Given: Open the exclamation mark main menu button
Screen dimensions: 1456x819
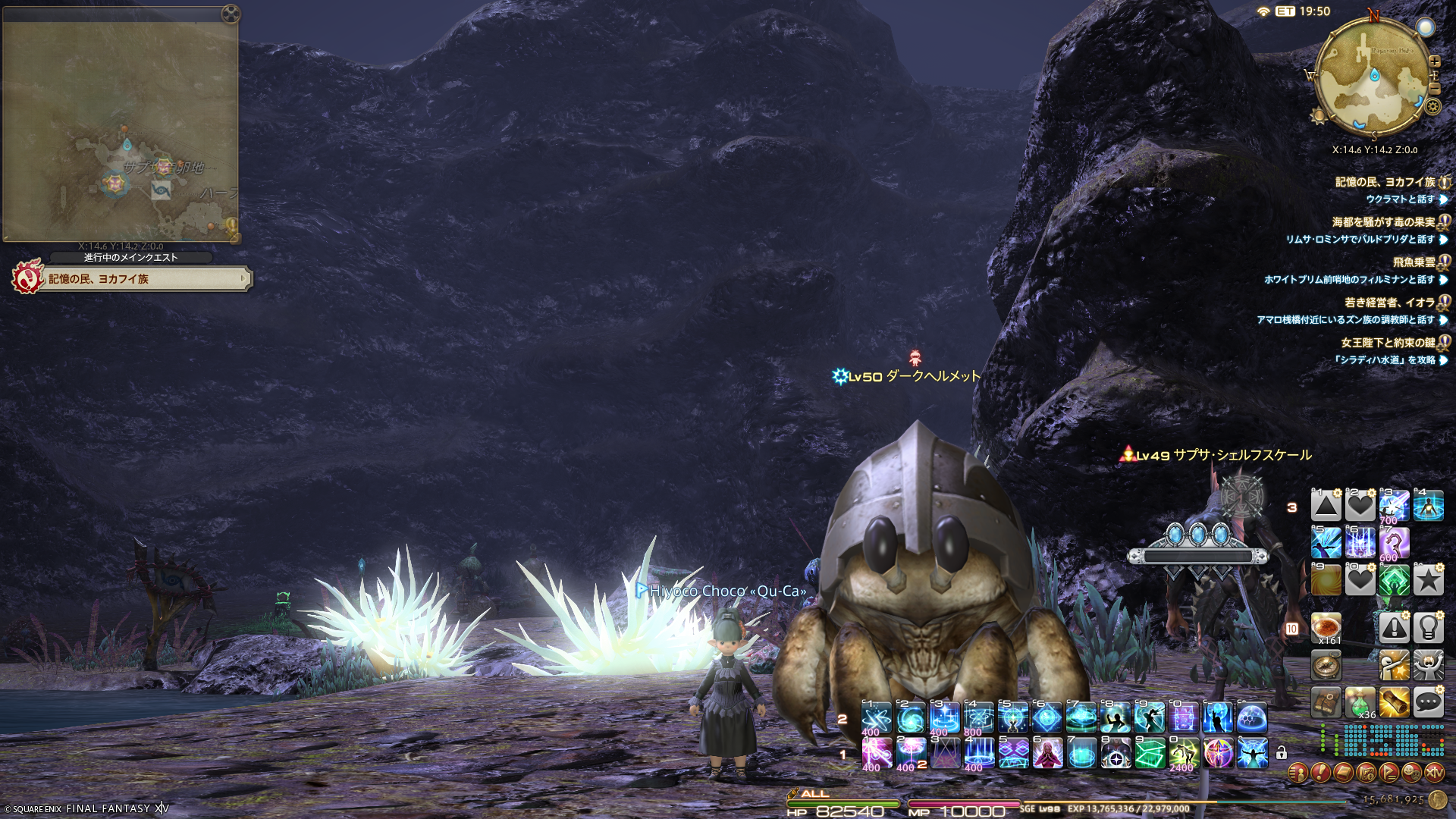Looking at the screenshot, I should 1320,773.
